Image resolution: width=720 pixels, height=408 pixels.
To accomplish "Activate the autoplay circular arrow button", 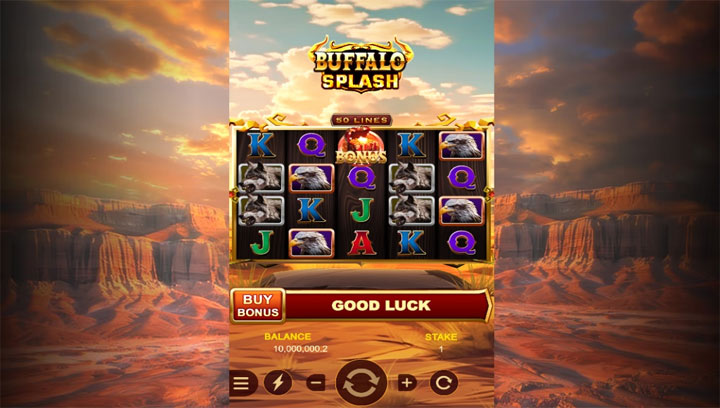I will click(443, 382).
